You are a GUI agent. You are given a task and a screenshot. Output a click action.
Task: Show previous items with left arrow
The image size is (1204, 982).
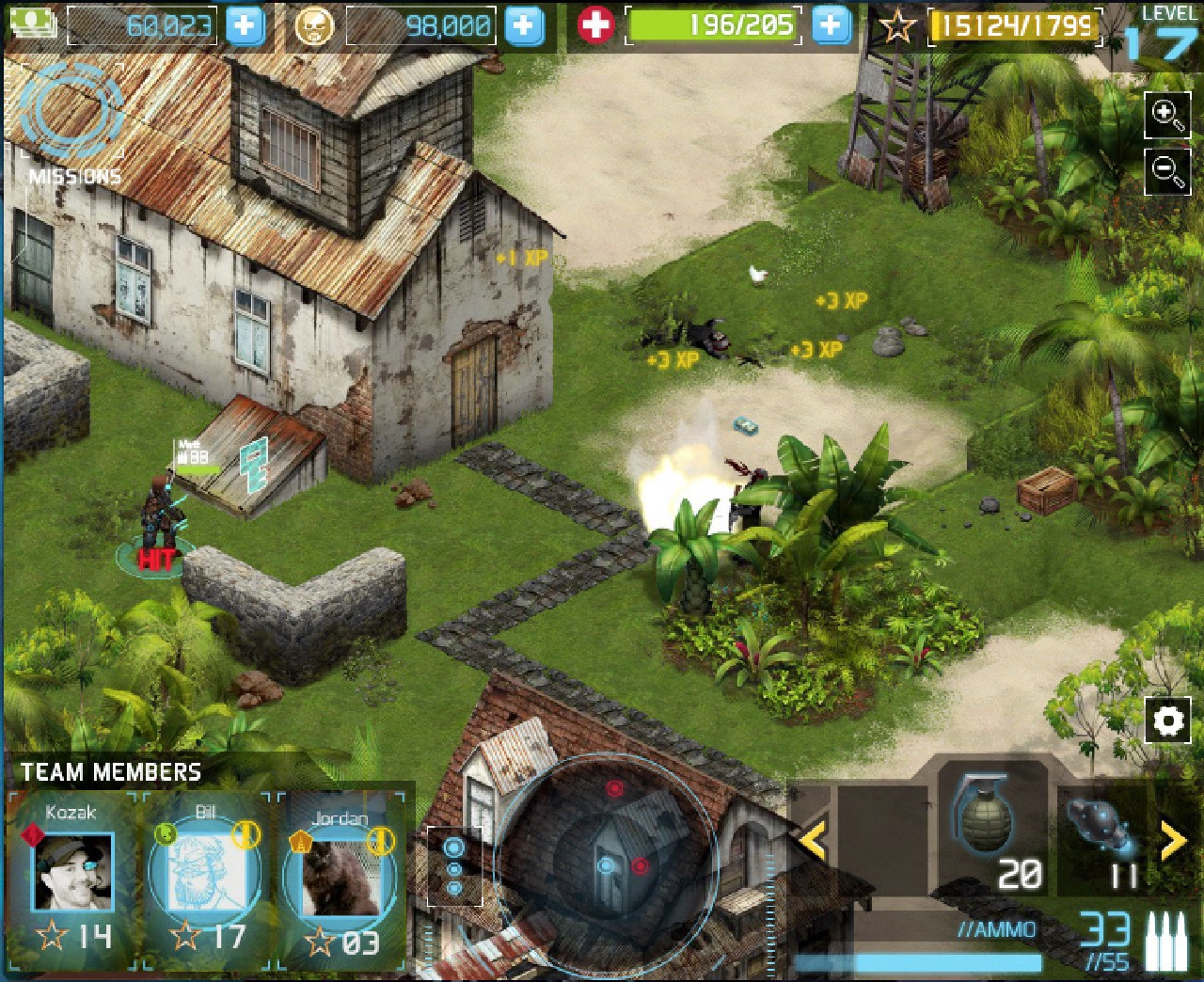pos(813,839)
